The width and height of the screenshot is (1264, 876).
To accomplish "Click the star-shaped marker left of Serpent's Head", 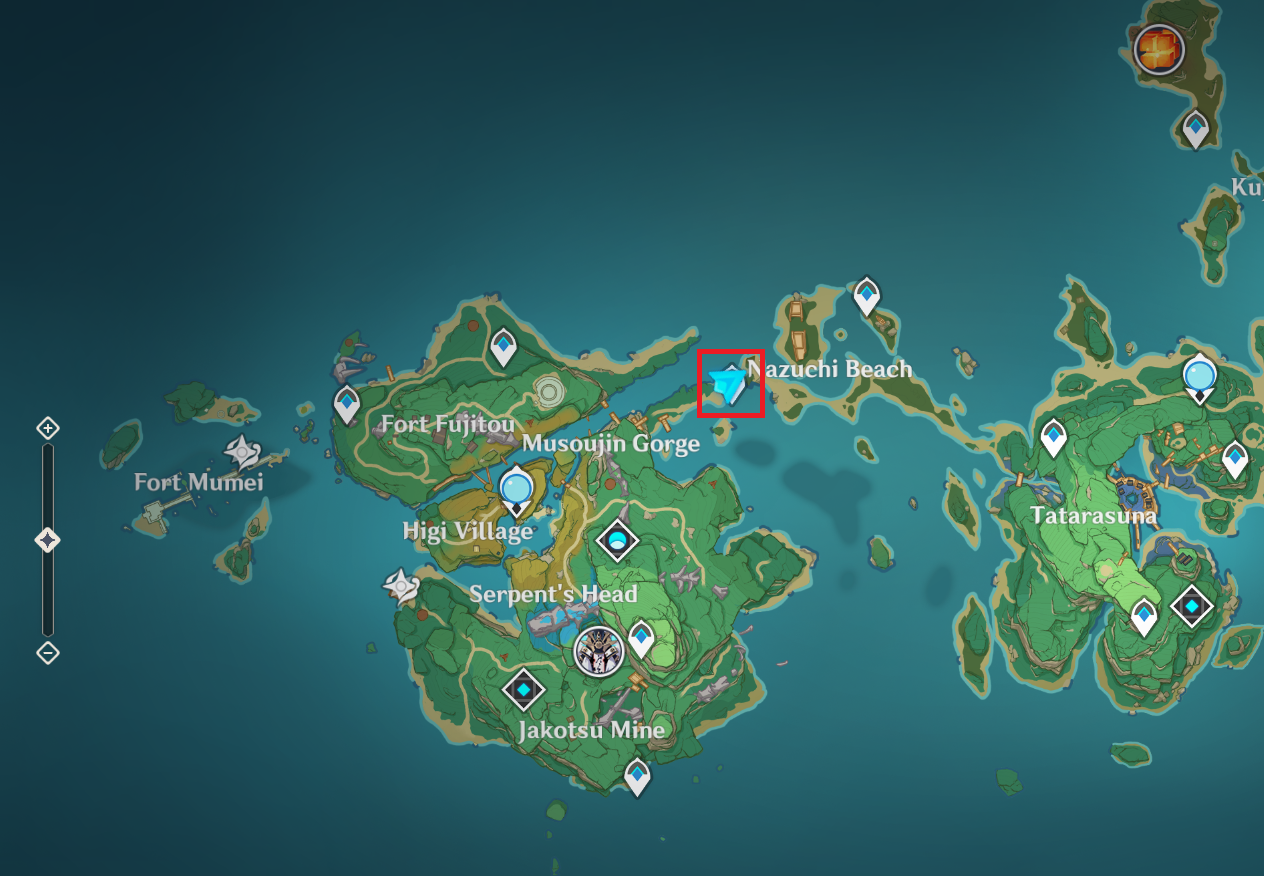I will pyautogui.click(x=402, y=586).
